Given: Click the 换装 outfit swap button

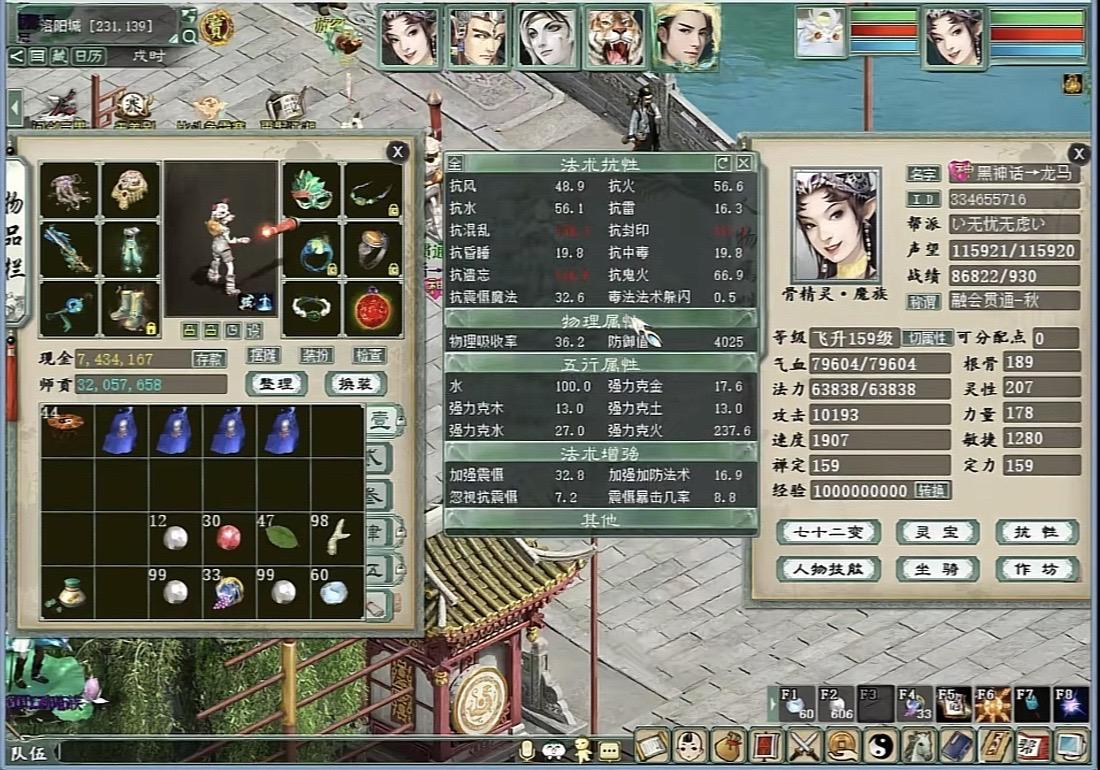Looking at the screenshot, I should click(x=356, y=384).
